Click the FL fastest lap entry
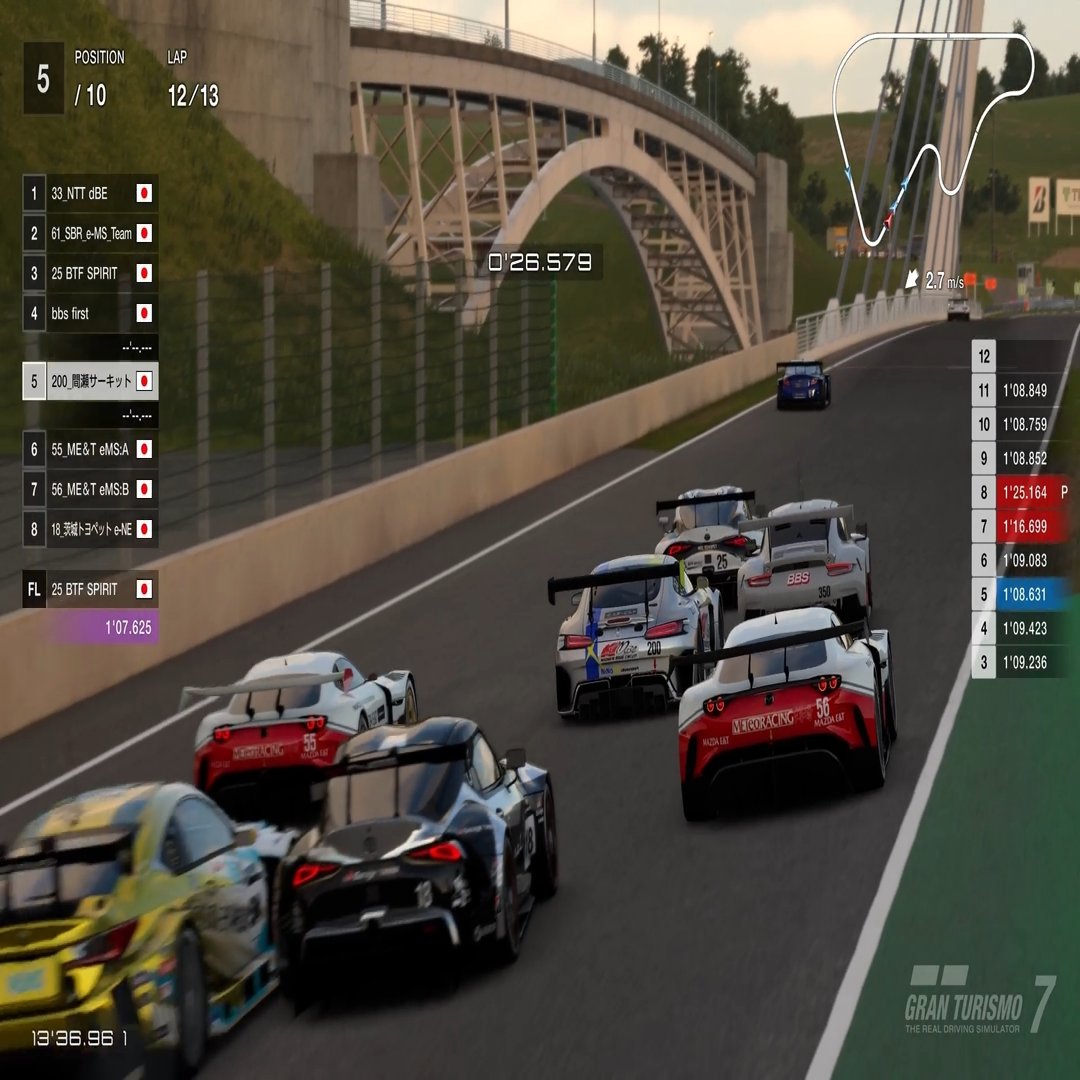Viewport: 1080px width, 1080px height. pos(90,589)
